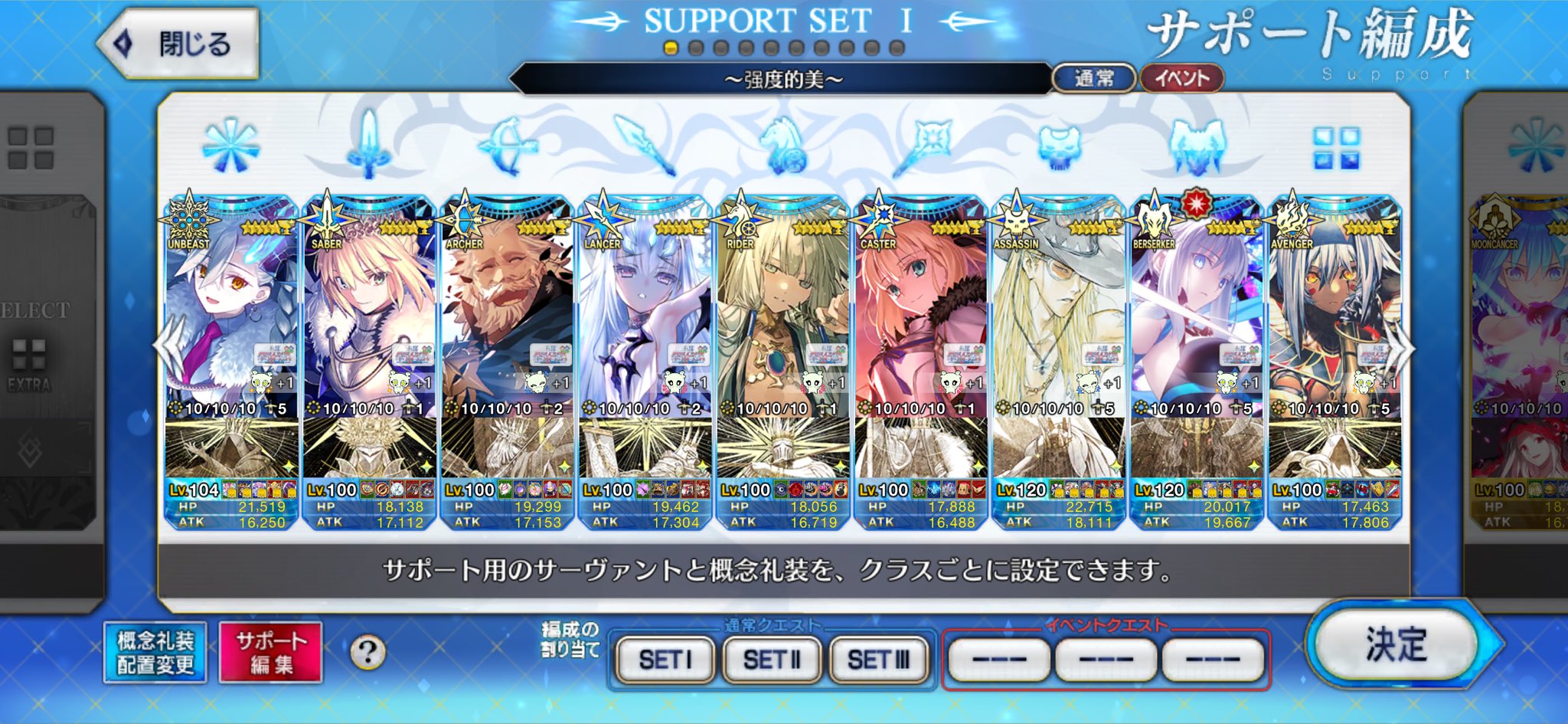Pick the BERSERKER servant card
The width and height of the screenshot is (1568, 724).
point(1196,322)
